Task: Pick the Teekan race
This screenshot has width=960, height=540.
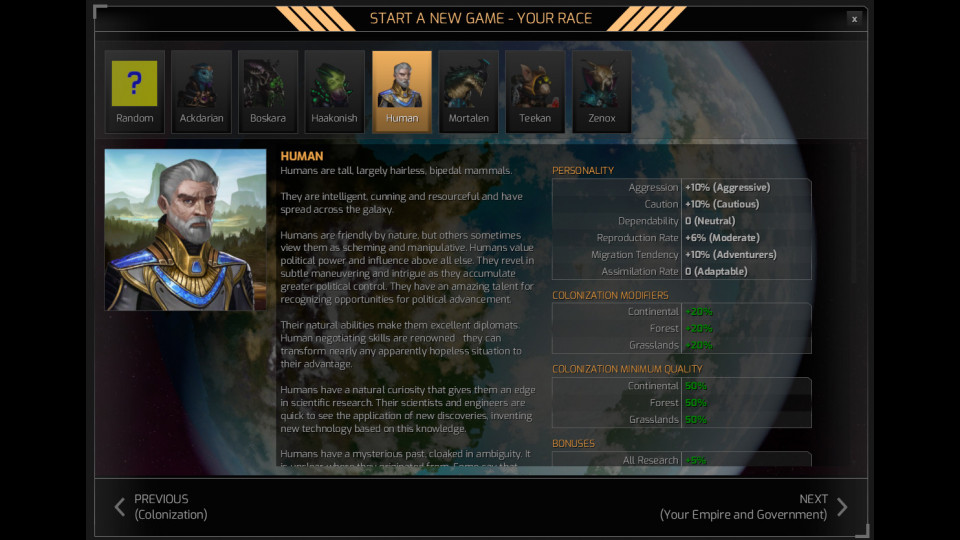Action: (535, 92)
